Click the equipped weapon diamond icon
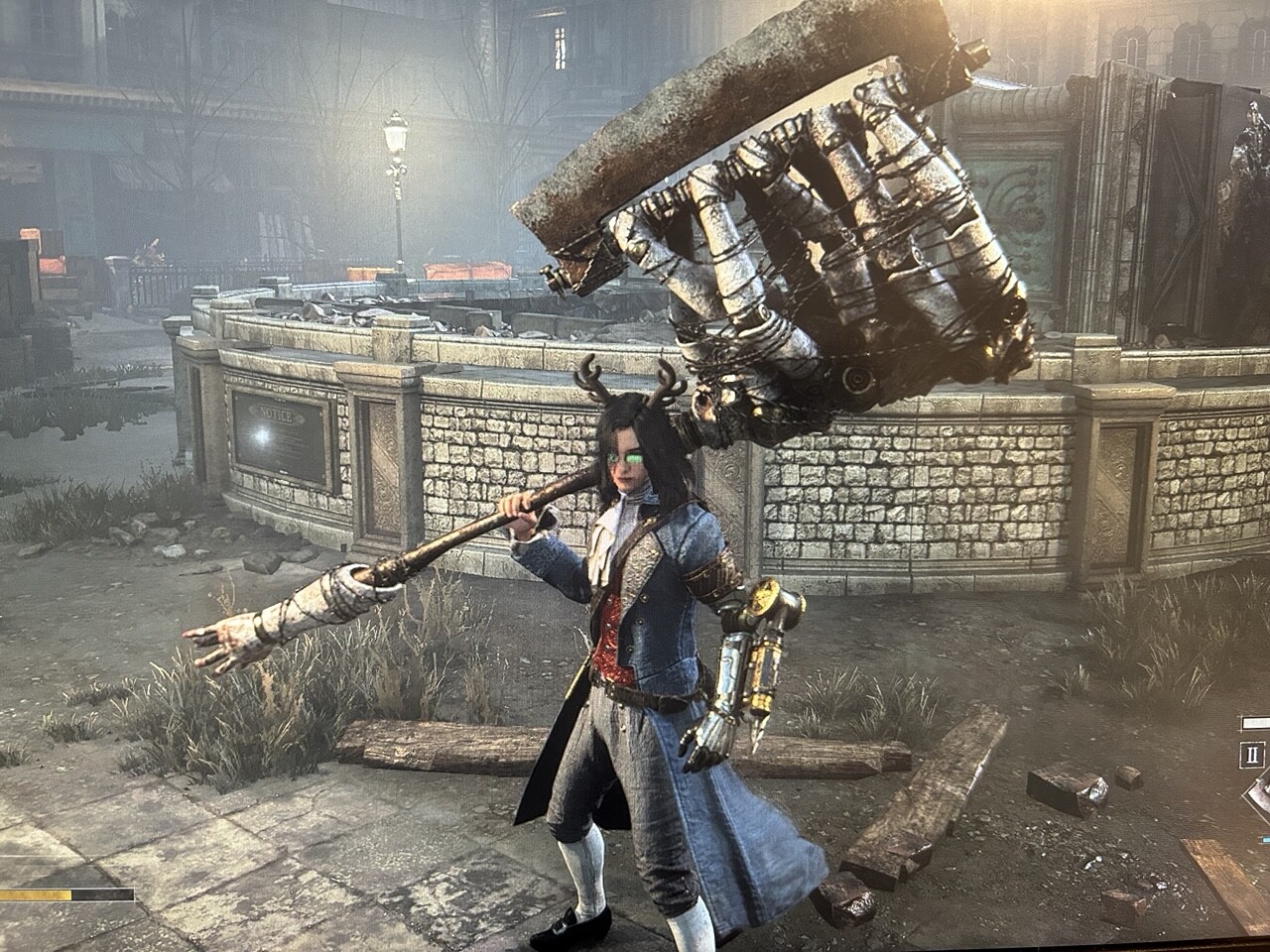The width and height of the screenshot is (1270, 952). [x=1260, y=796]
